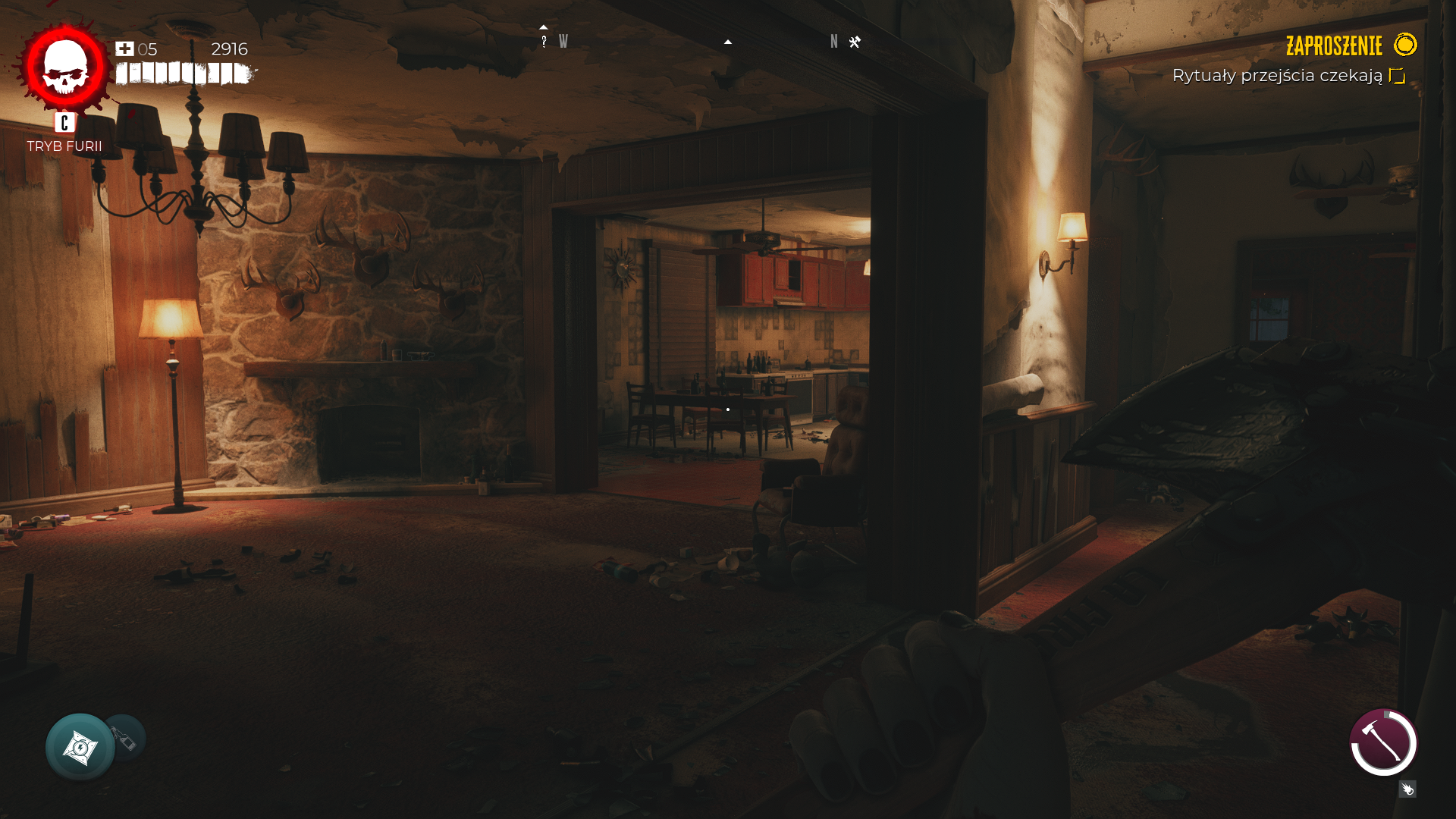Click the yellow quest emblem beside Zaproszenie

click(1405, 45)
